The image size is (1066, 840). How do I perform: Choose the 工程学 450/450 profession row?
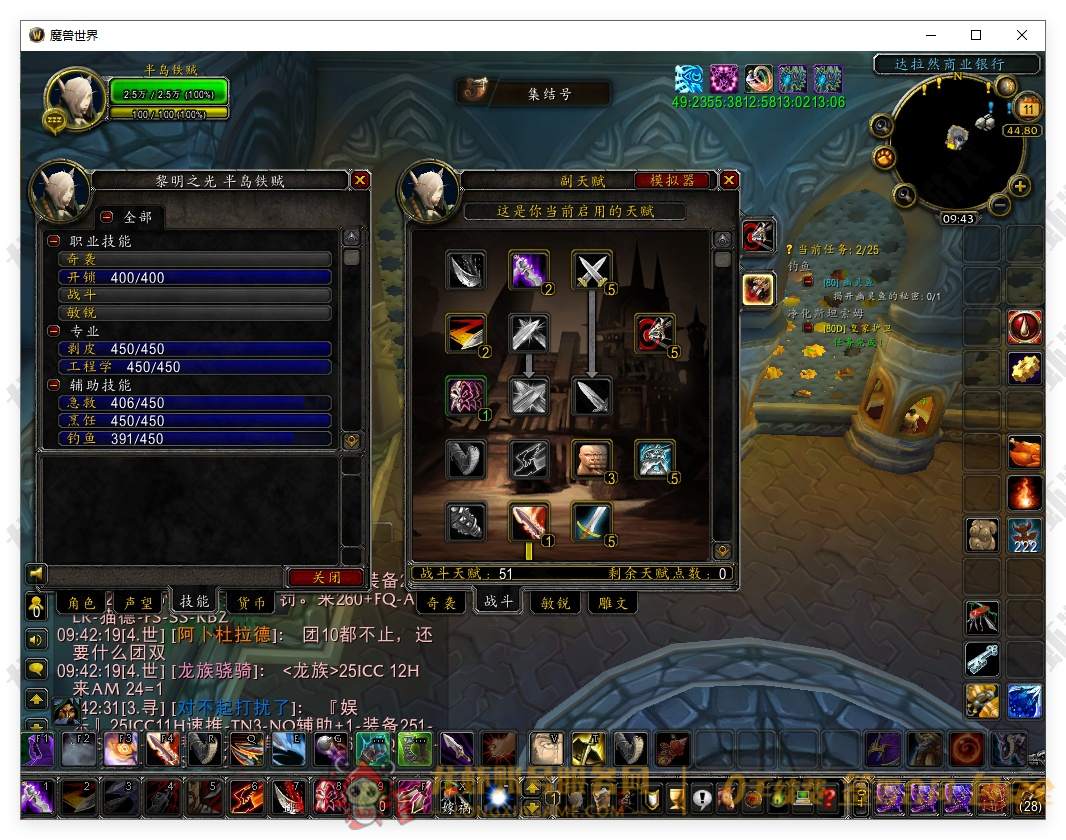click(x=195, y=367)
